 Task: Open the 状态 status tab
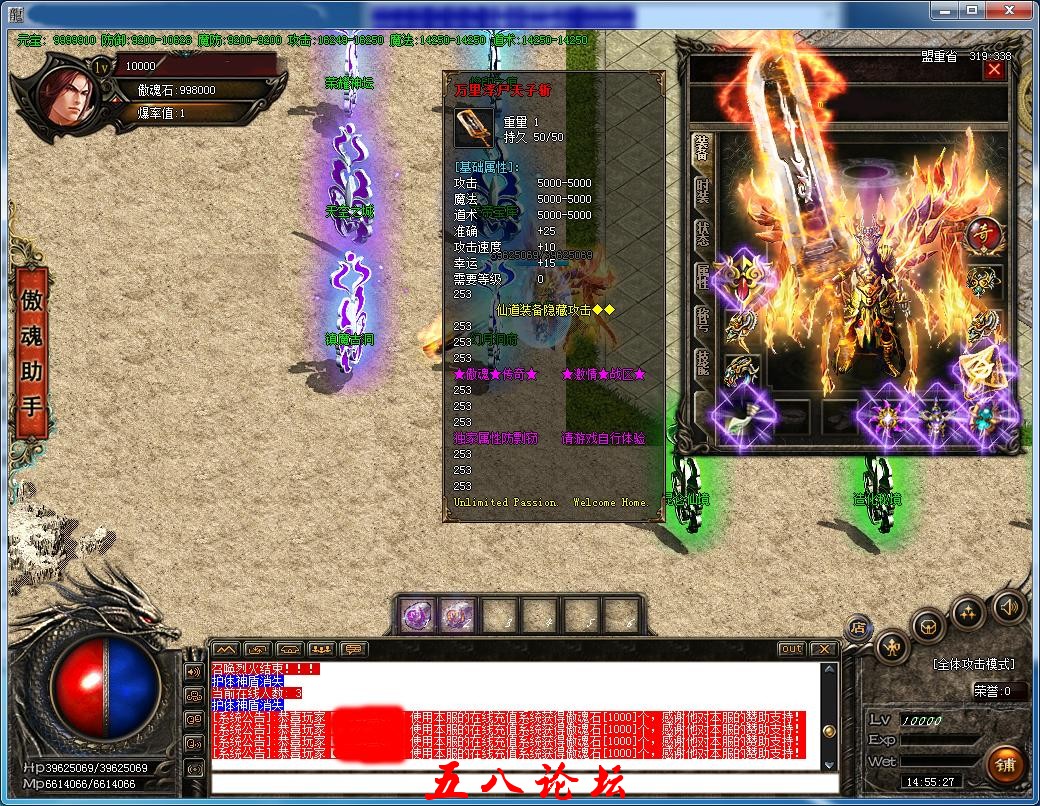tap(703, 234)
